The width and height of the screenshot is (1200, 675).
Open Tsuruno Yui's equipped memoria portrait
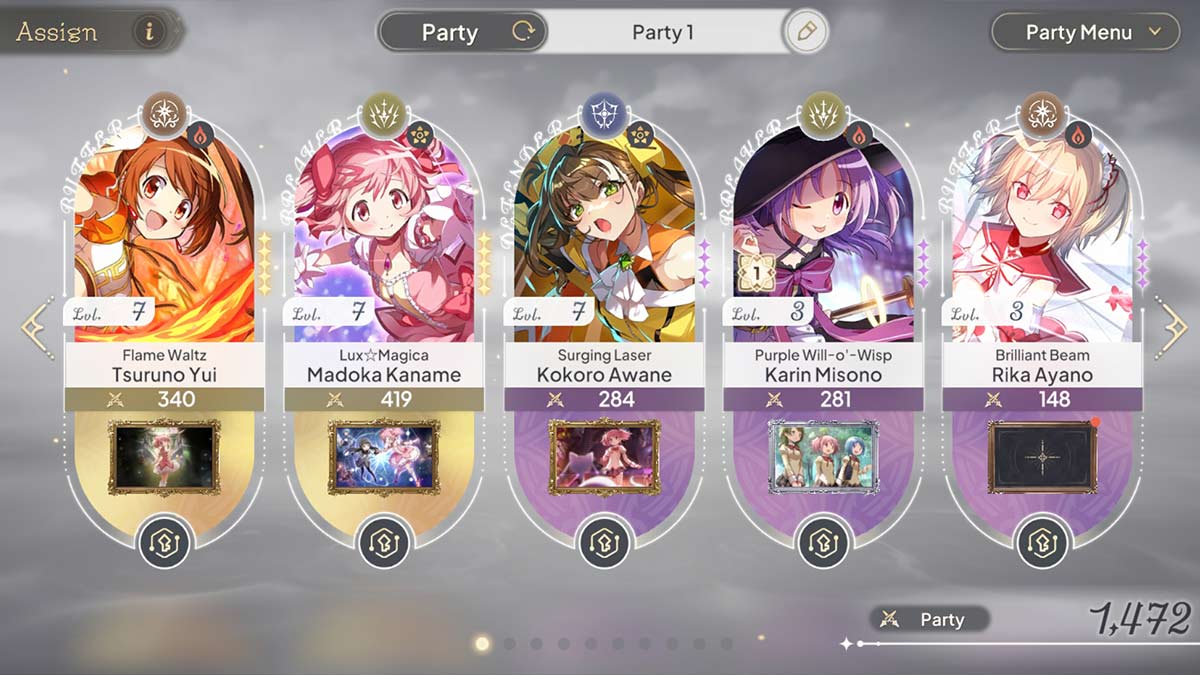tap(165, 456)
